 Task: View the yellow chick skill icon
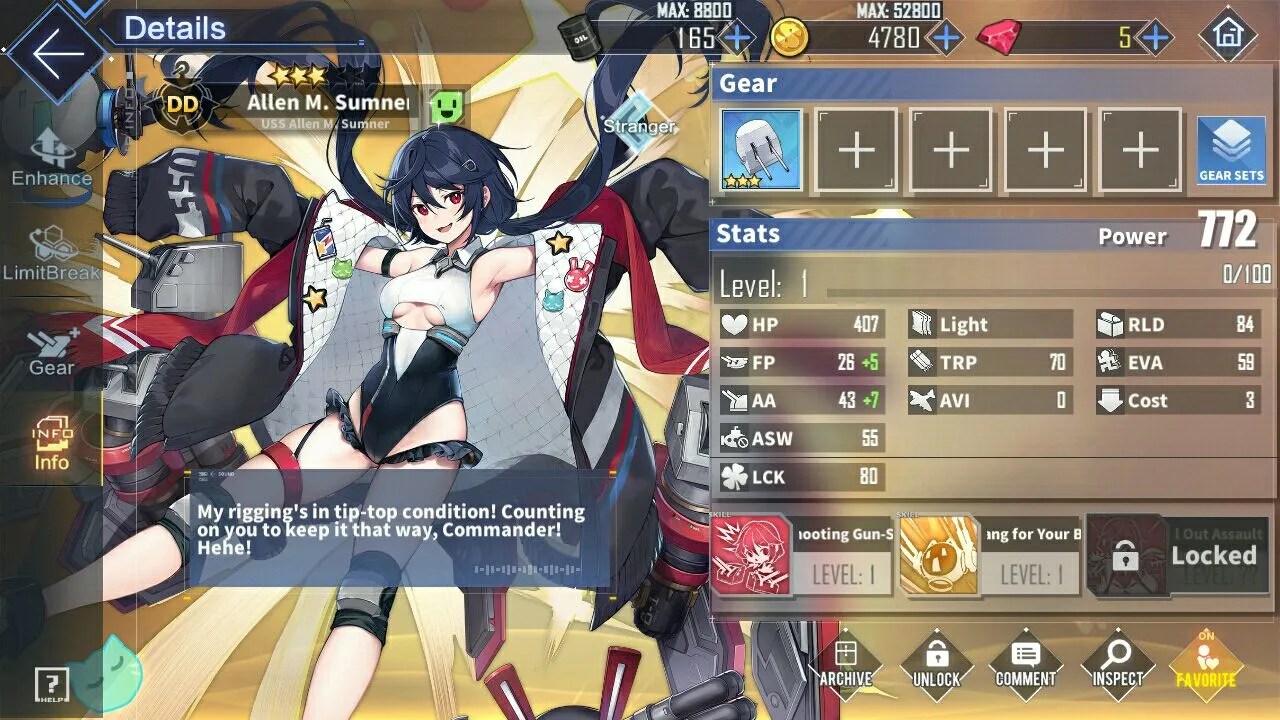click(x=938, y=556)
